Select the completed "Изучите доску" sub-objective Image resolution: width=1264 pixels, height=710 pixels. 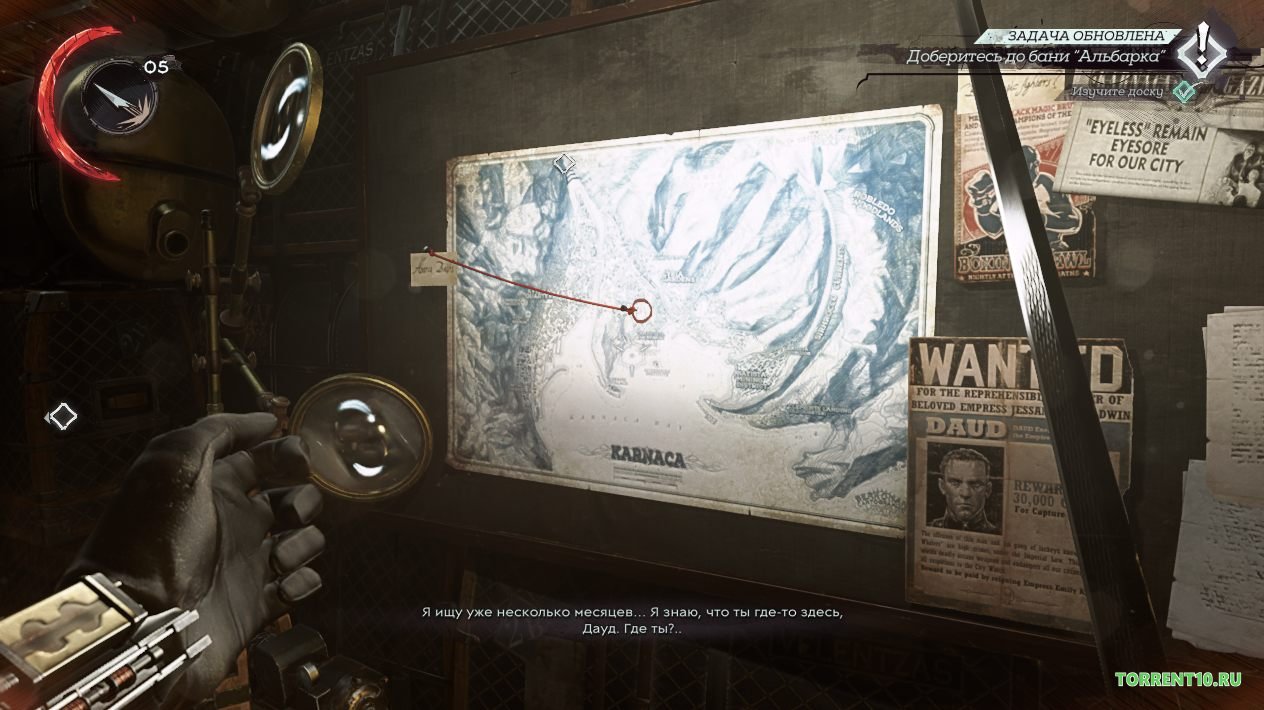tap(1117, 91)
